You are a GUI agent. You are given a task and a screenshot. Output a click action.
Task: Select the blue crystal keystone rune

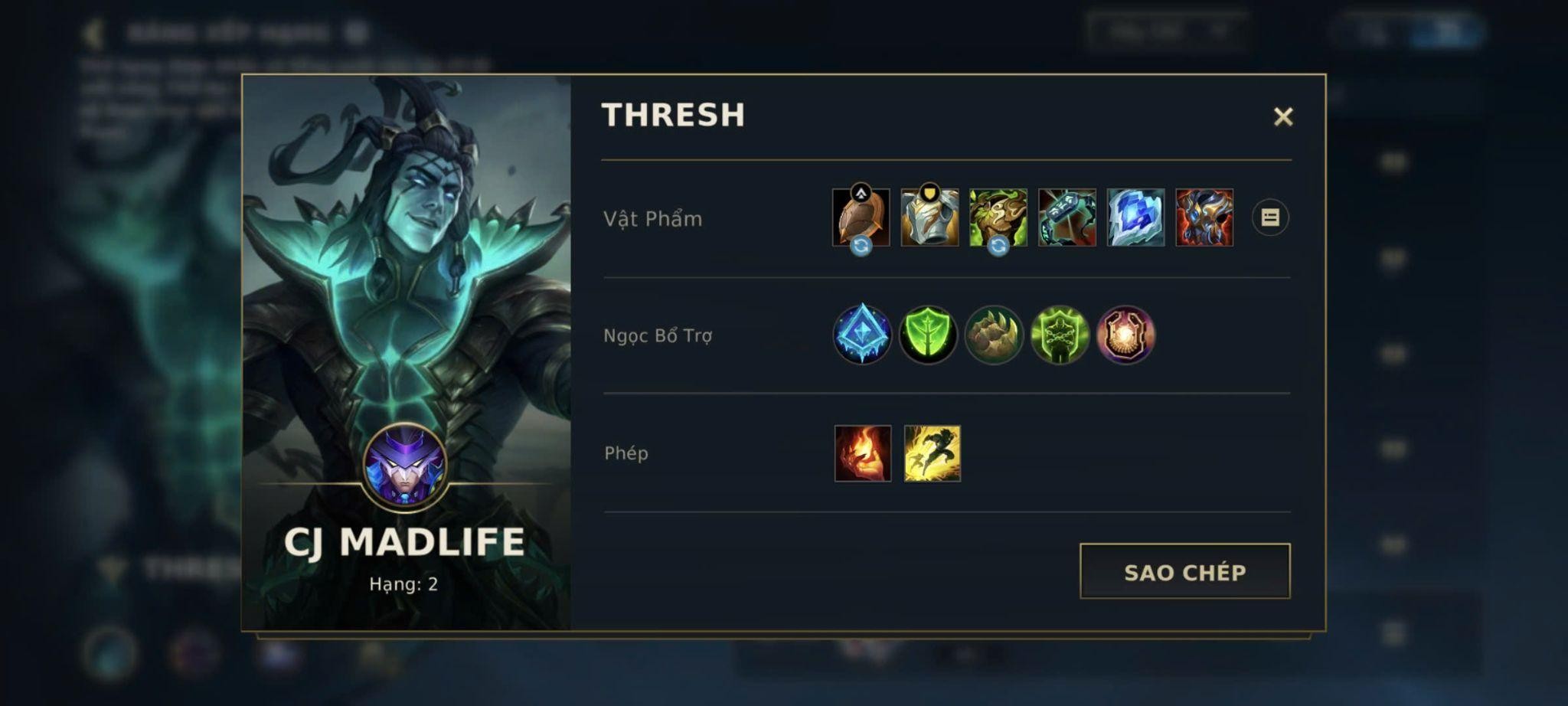(x=862, y=335)
